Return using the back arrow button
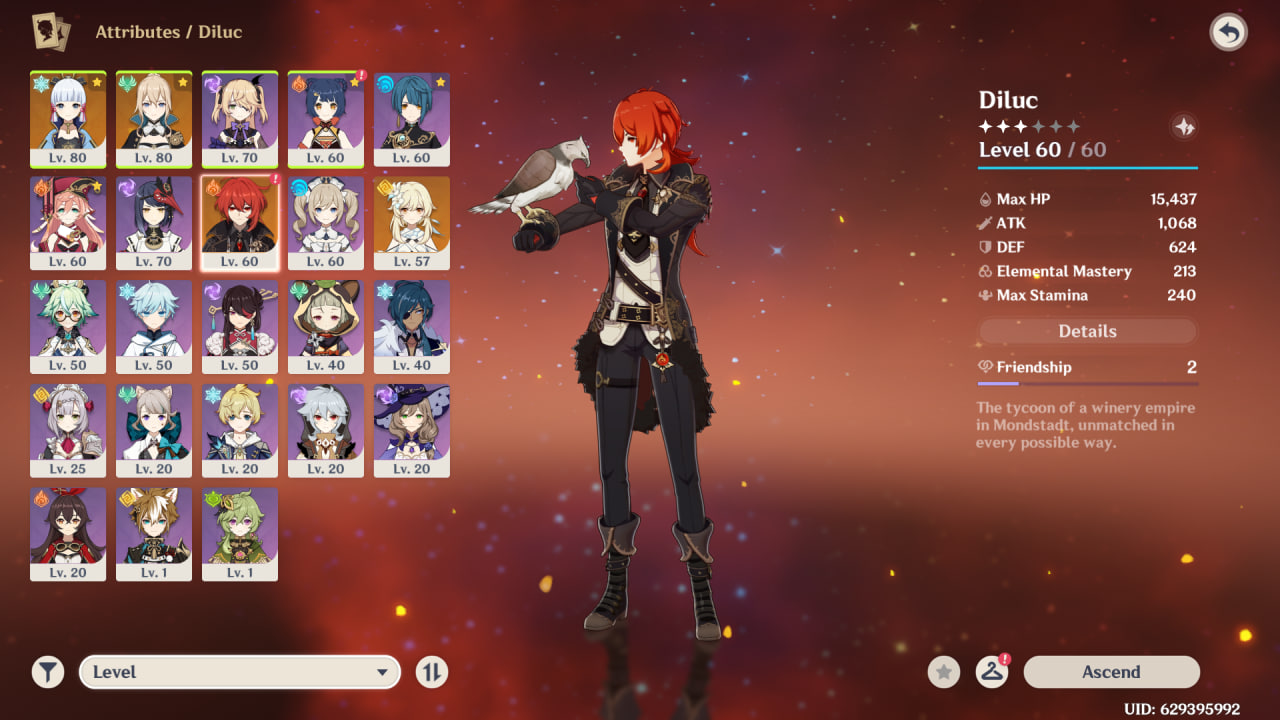The height and width of the screenshot is (720, 1280). point(1228,33)
